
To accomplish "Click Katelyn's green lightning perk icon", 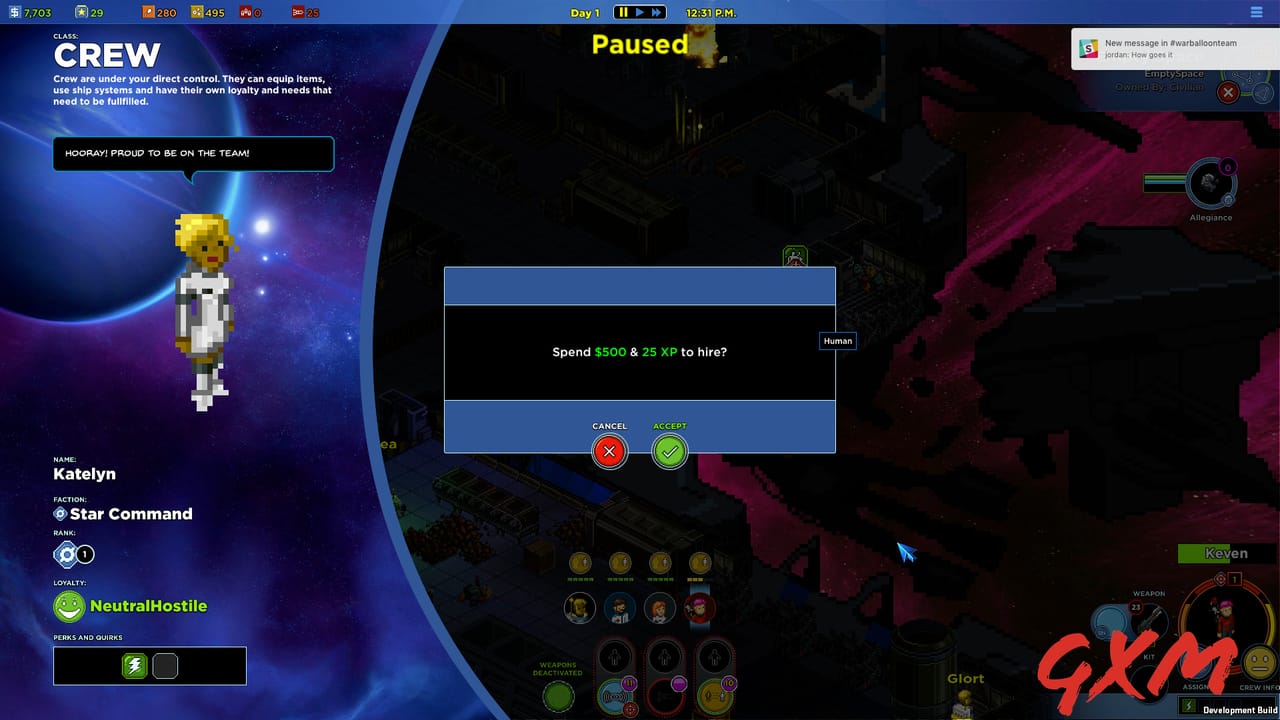I will click(x=135, y=665).
